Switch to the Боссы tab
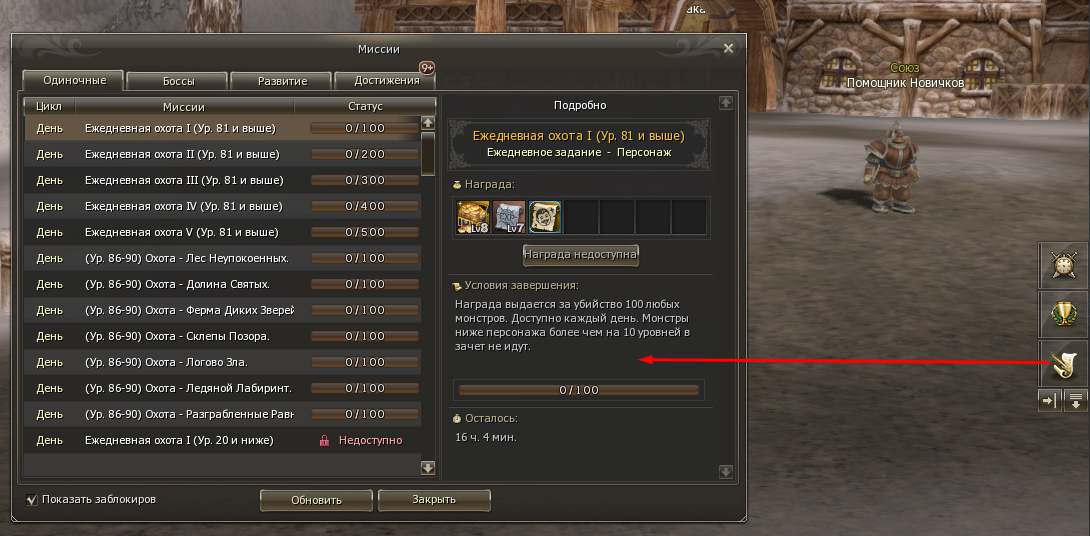 pyautogui.click(x=178, y=81)
